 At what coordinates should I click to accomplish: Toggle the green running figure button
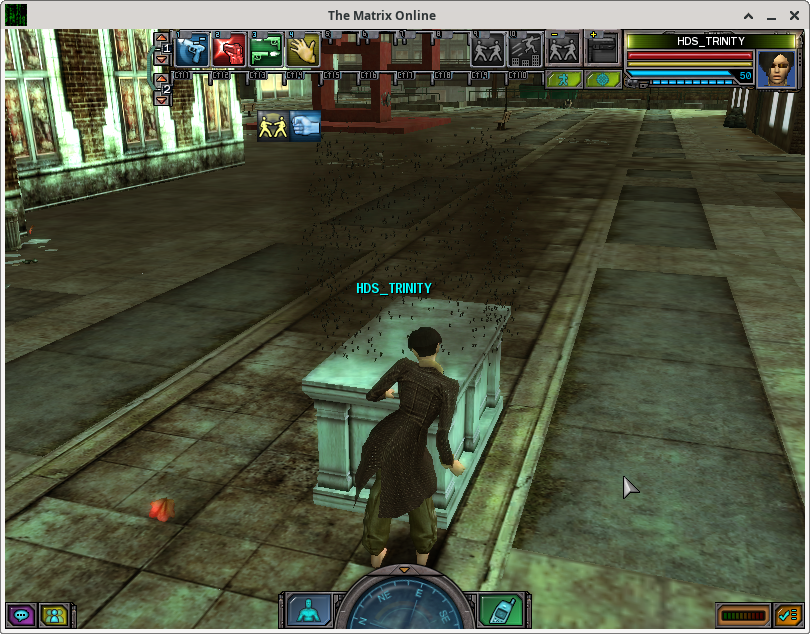click(x=565, y=78)
